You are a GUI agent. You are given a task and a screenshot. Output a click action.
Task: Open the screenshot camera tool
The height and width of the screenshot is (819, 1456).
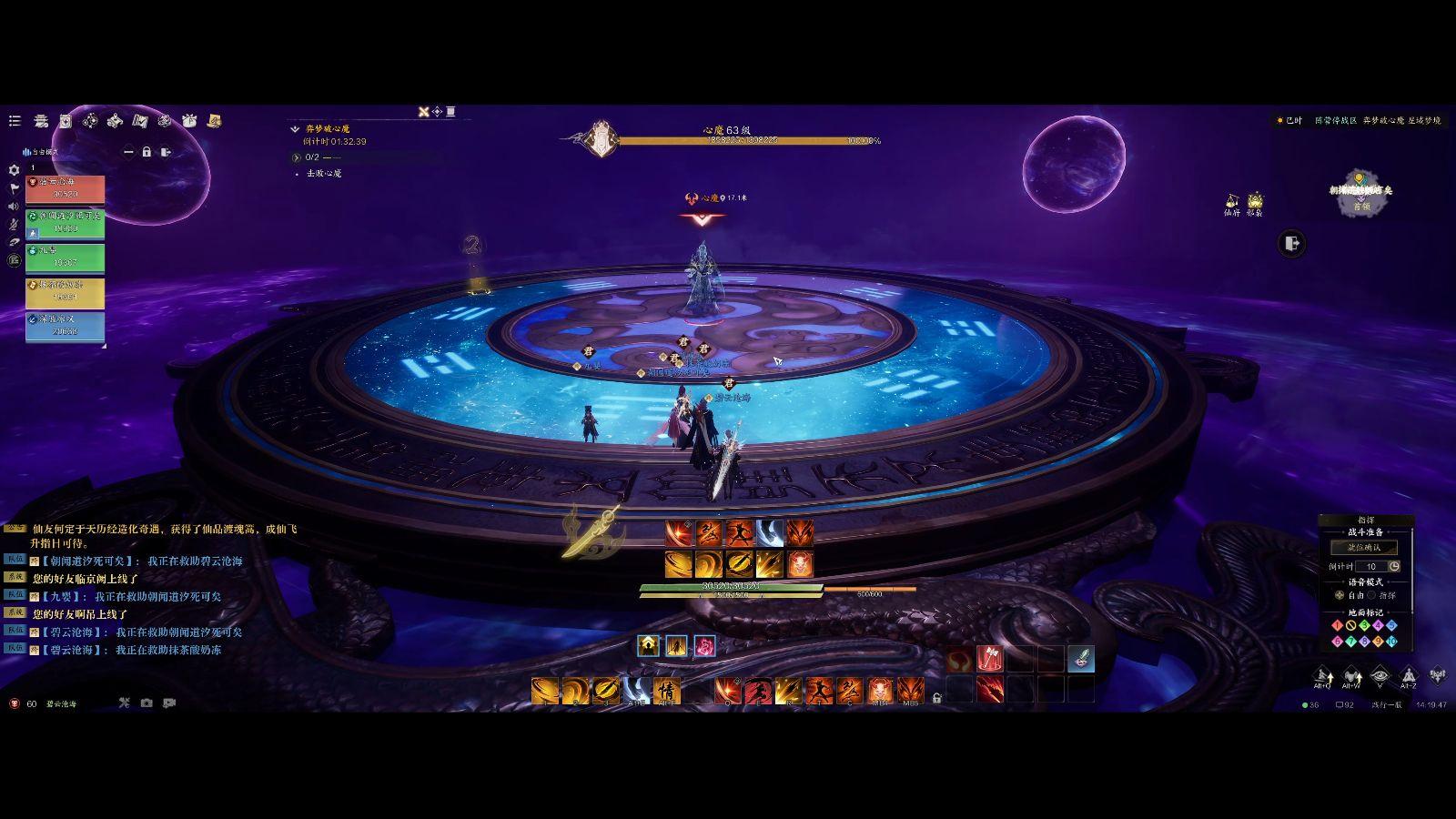pyautogui.click(x=147, y=703)
